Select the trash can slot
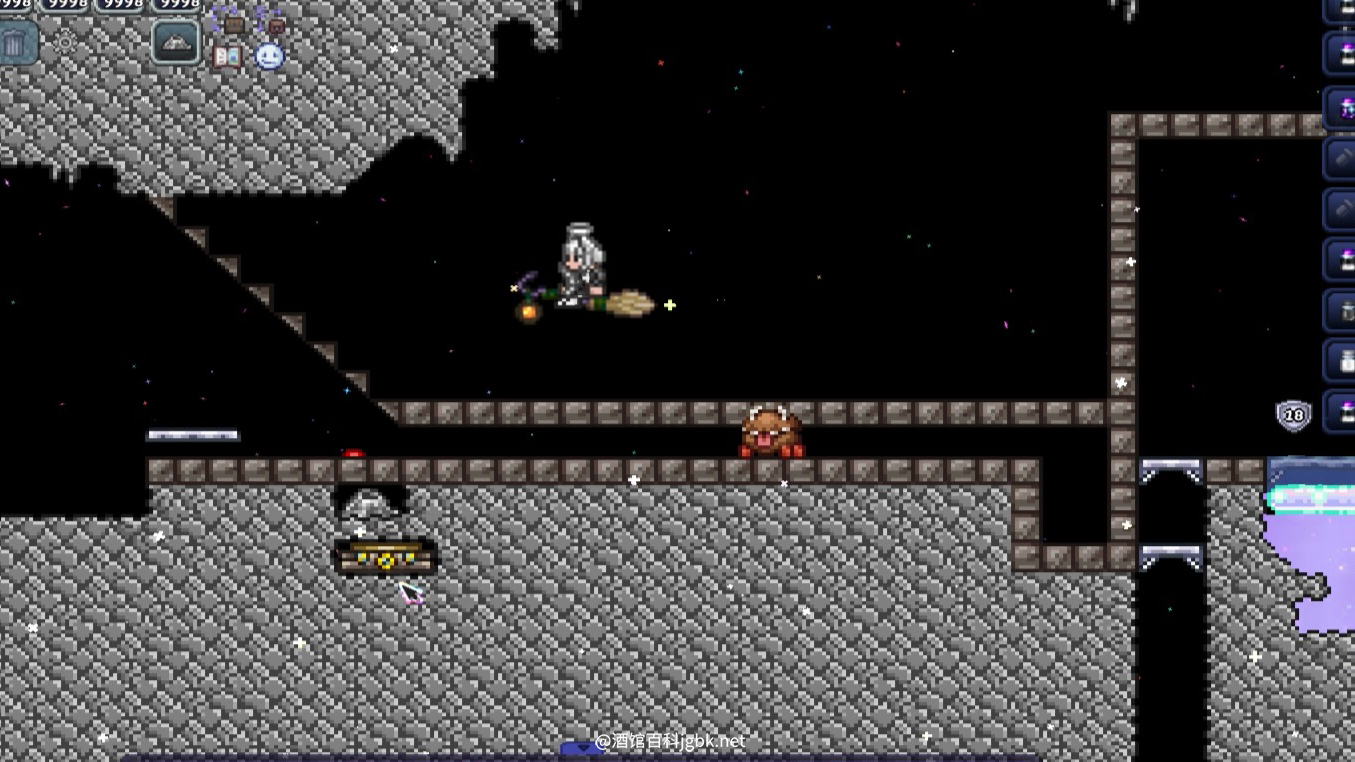The width and height of the screenshot is (1355, 762). point(16,44)
